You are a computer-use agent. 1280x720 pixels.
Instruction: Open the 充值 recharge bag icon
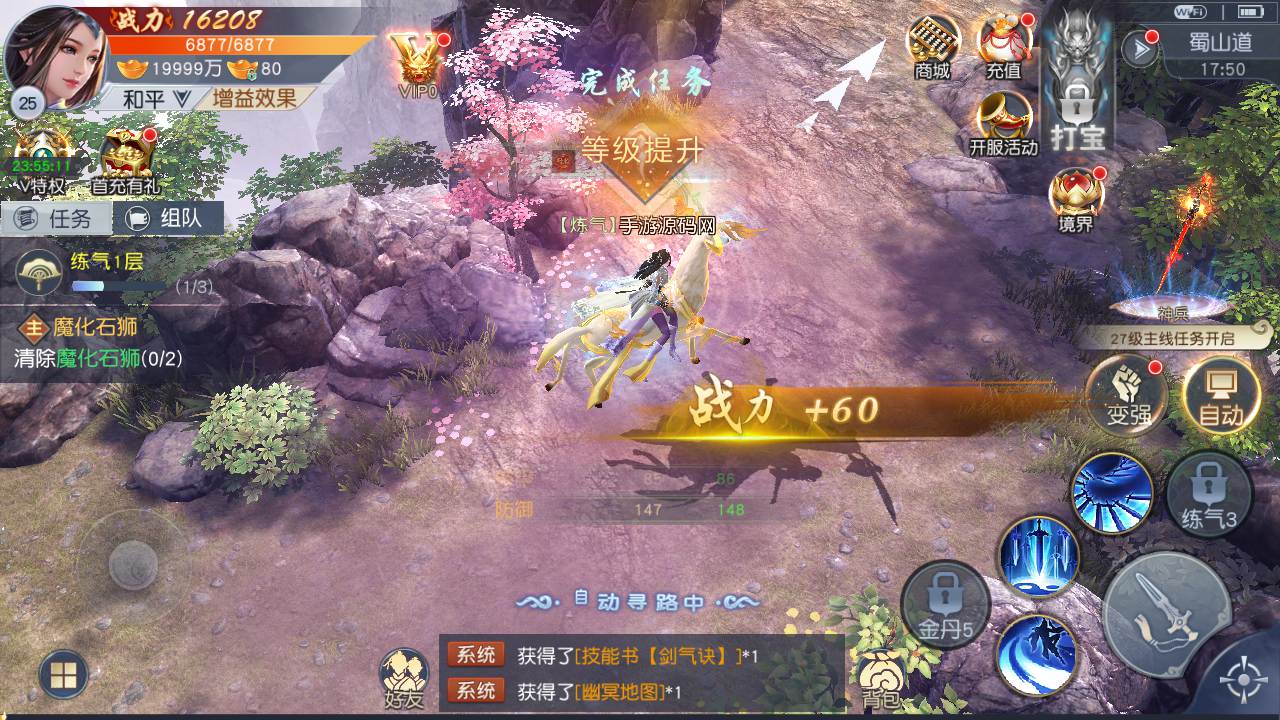pyautogui.click(x=1003, y=45)
